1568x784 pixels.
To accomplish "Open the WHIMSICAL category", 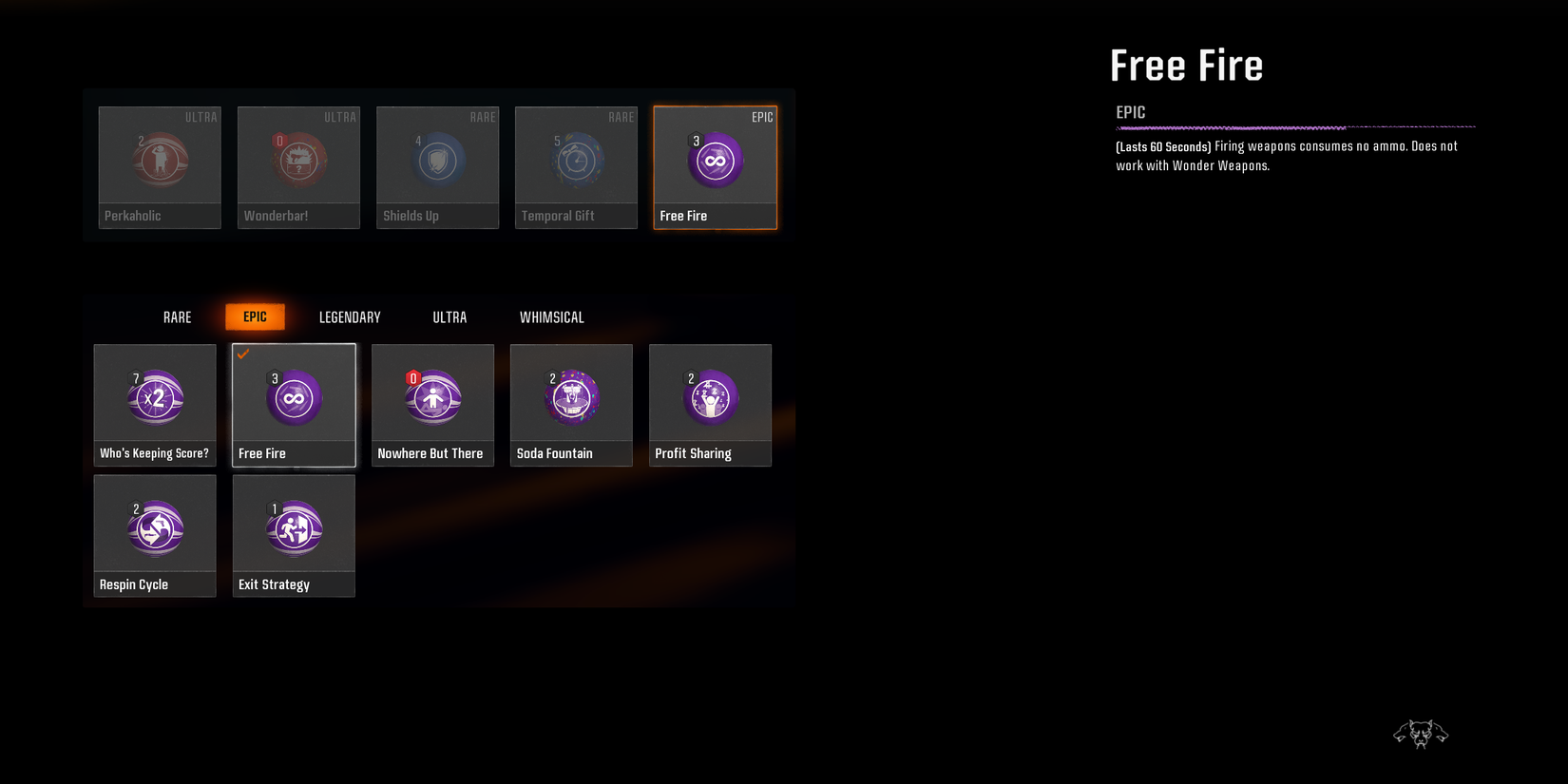I will [552, 316].
